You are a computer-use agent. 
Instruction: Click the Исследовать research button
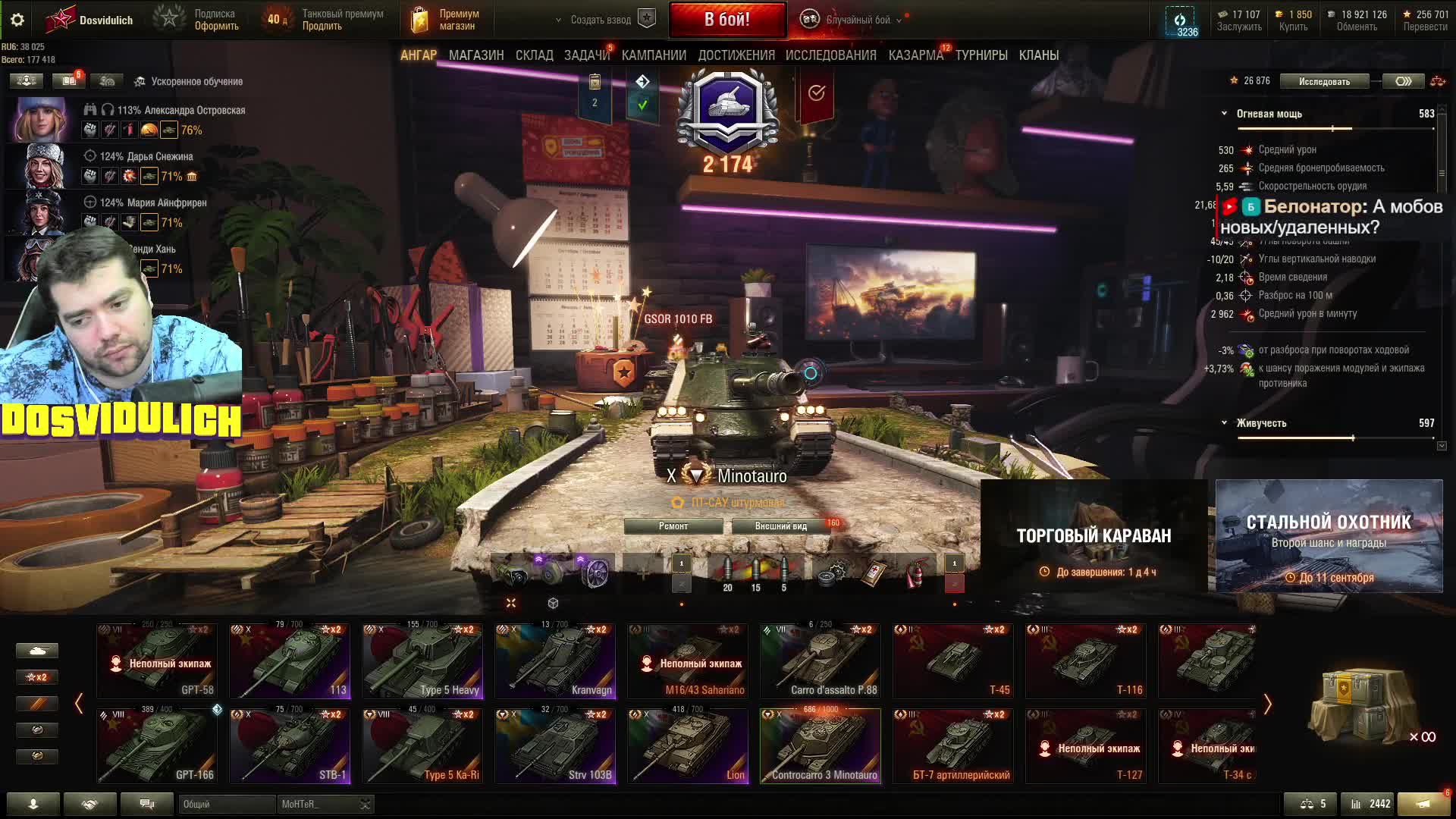pos(1324,81)
